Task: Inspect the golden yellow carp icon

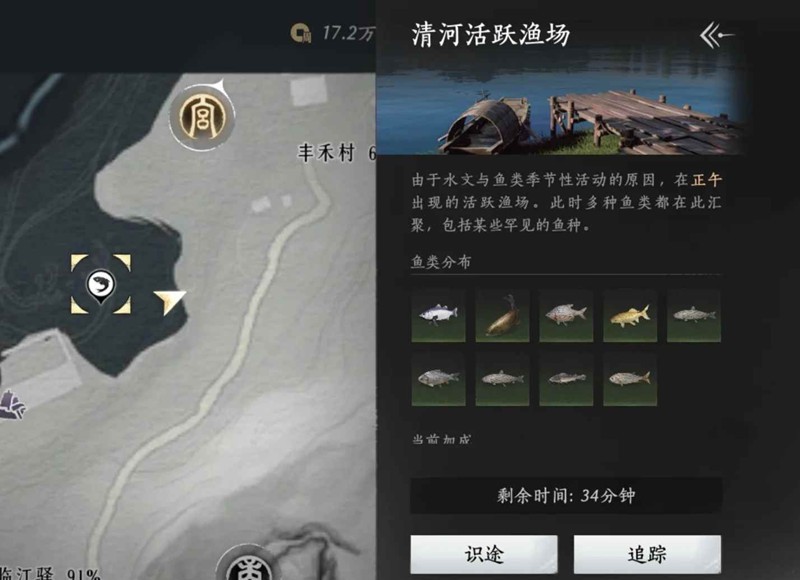Action: pos(630,316)
